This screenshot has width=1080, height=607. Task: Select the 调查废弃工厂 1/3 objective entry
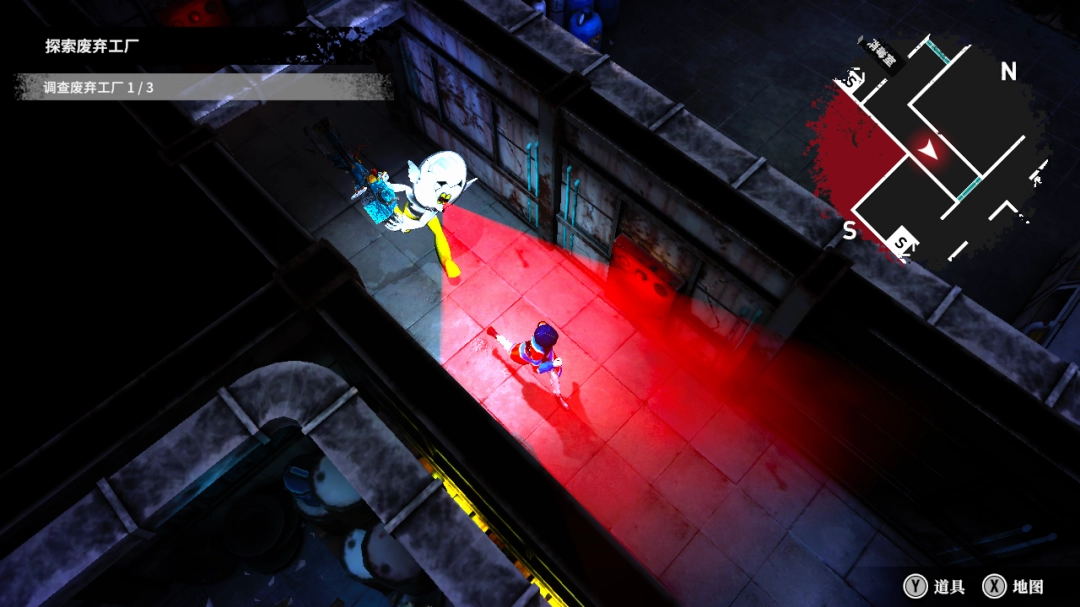pyautogui.click(x=98, y=88)
